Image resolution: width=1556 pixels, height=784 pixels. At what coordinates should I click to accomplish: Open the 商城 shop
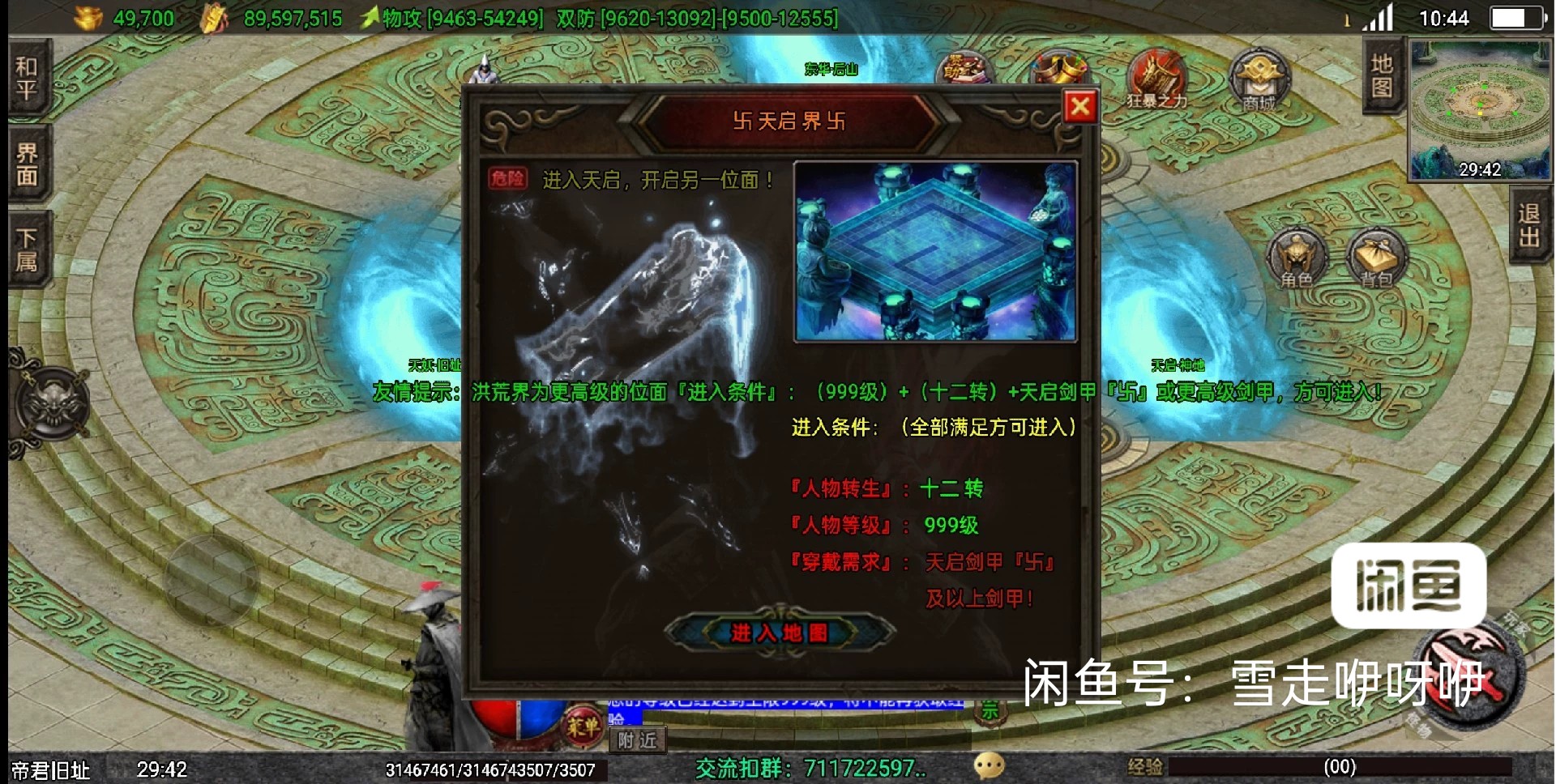[x=1257, y=77]
